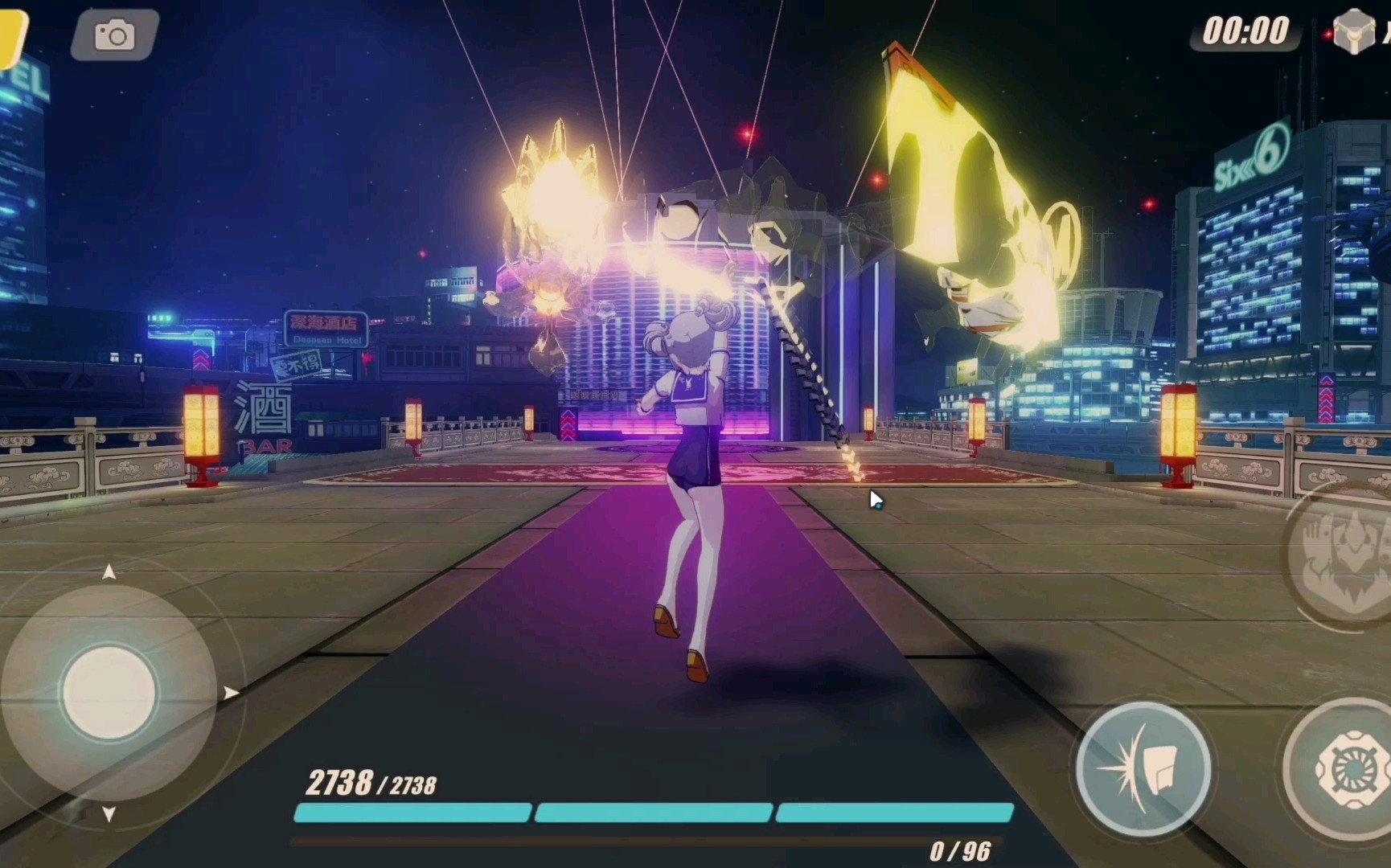Use the evade dash button
The width and height of the screenshot is (1391, 868).
(x=1143, y=769)
